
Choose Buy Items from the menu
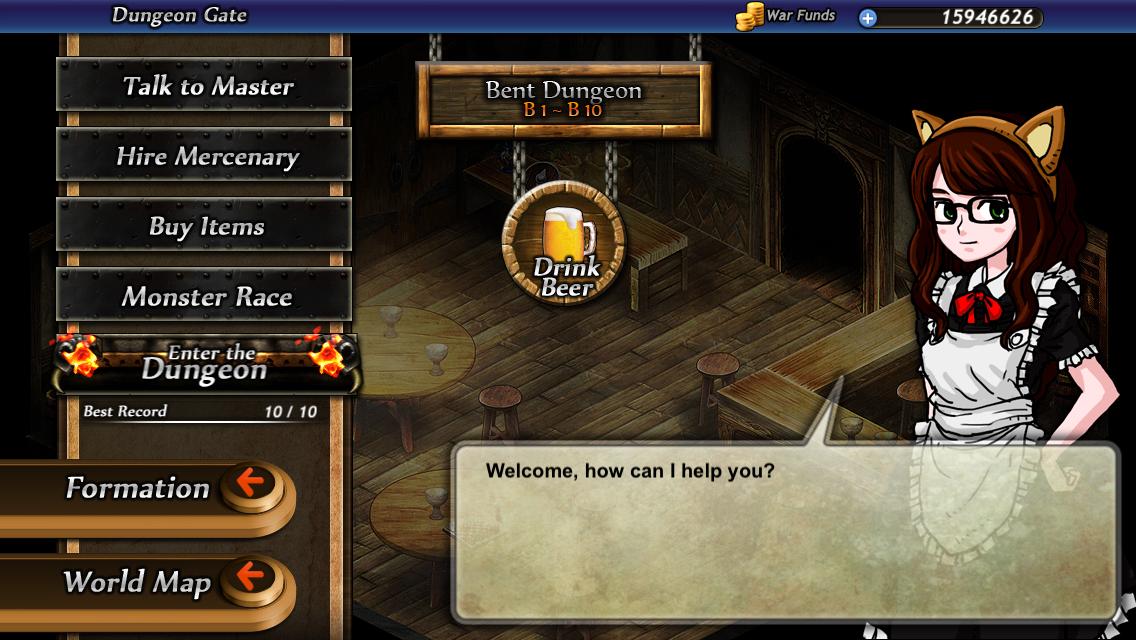204,226
